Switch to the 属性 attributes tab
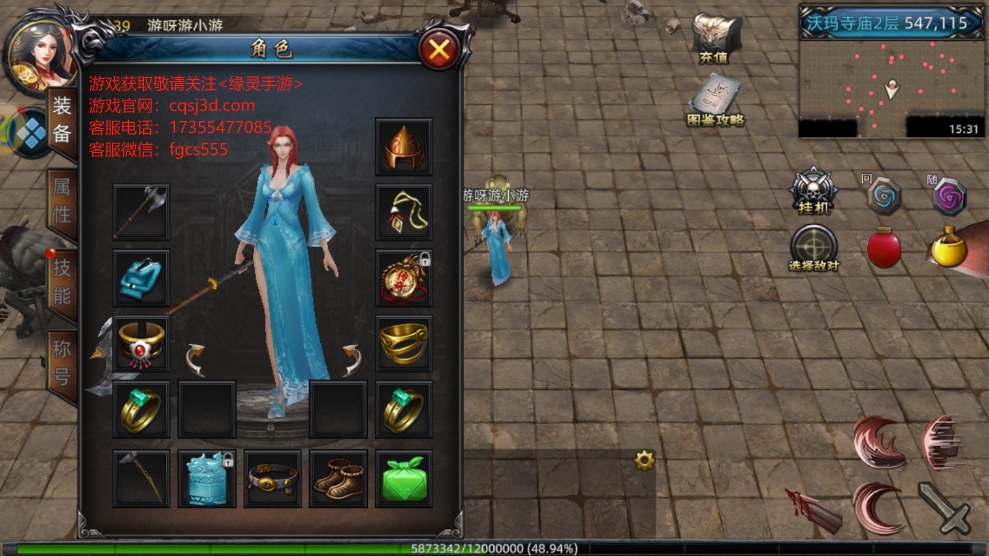The image size is (989, 556). 62,200
